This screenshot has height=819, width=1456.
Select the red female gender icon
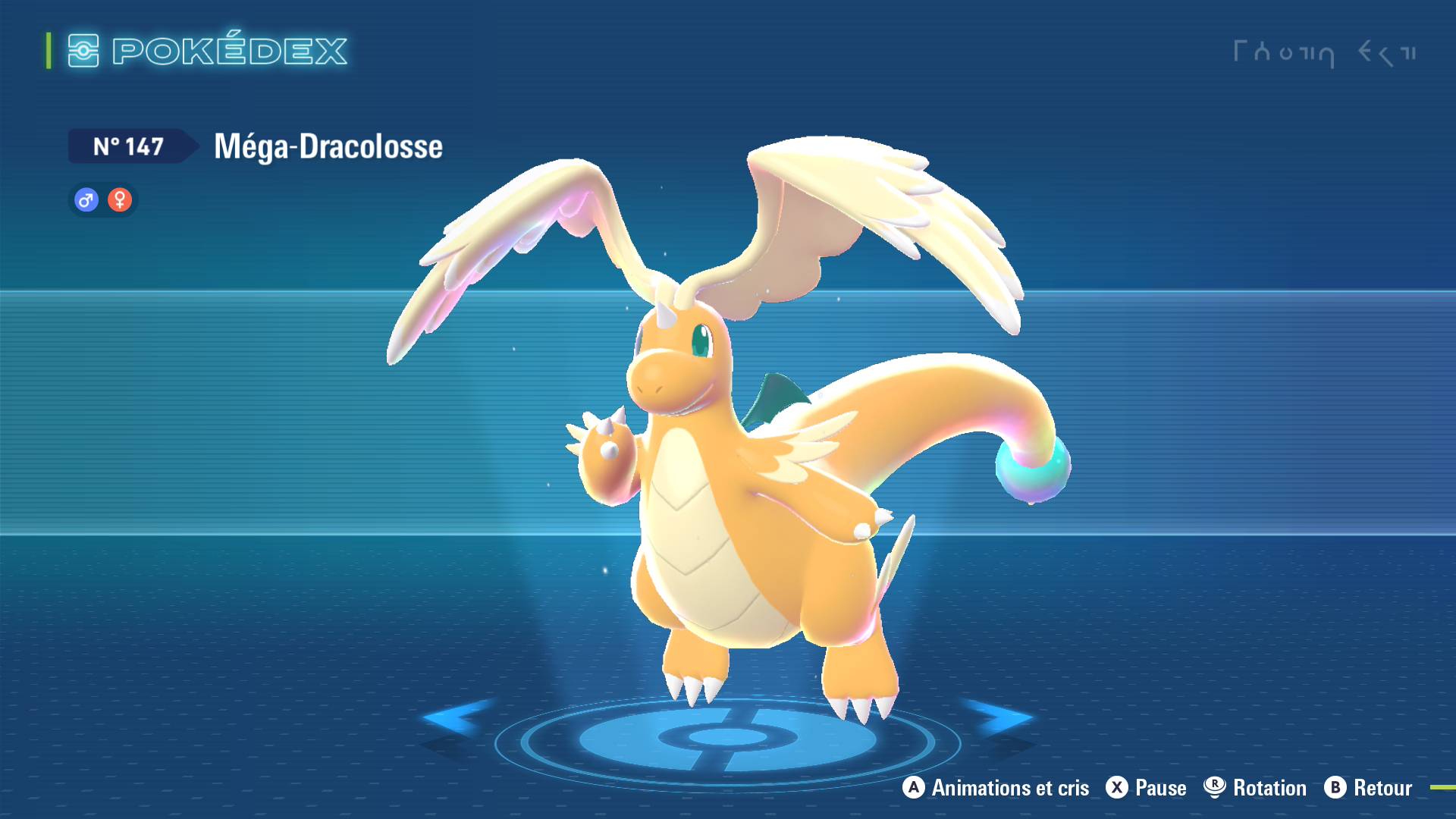[120, 200]
